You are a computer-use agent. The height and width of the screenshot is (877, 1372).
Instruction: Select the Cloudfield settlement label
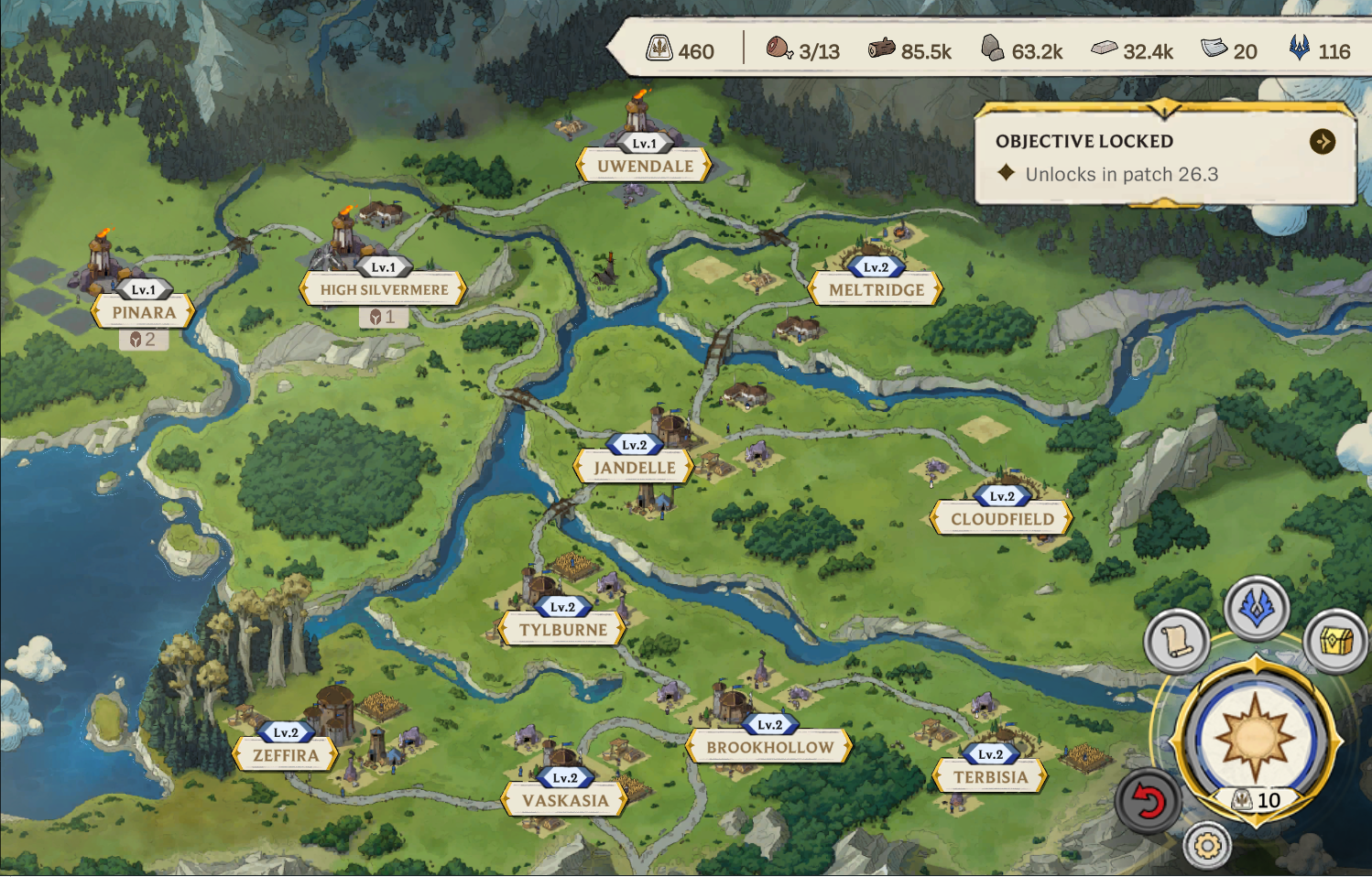(1002, 519)
